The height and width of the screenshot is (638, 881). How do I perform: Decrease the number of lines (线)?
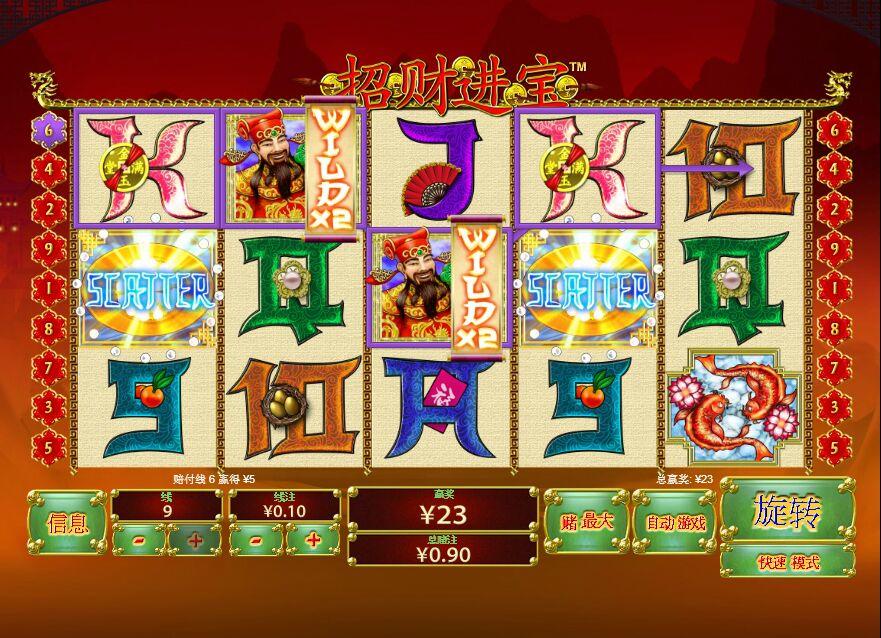click(138, 540)
